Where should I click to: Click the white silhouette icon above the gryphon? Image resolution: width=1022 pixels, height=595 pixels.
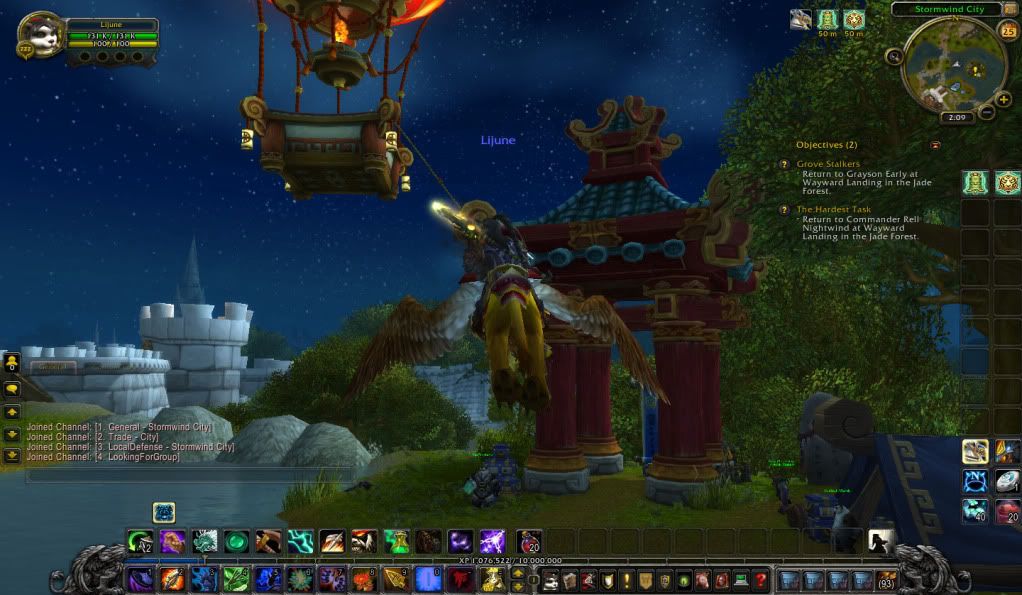[880, 541]
